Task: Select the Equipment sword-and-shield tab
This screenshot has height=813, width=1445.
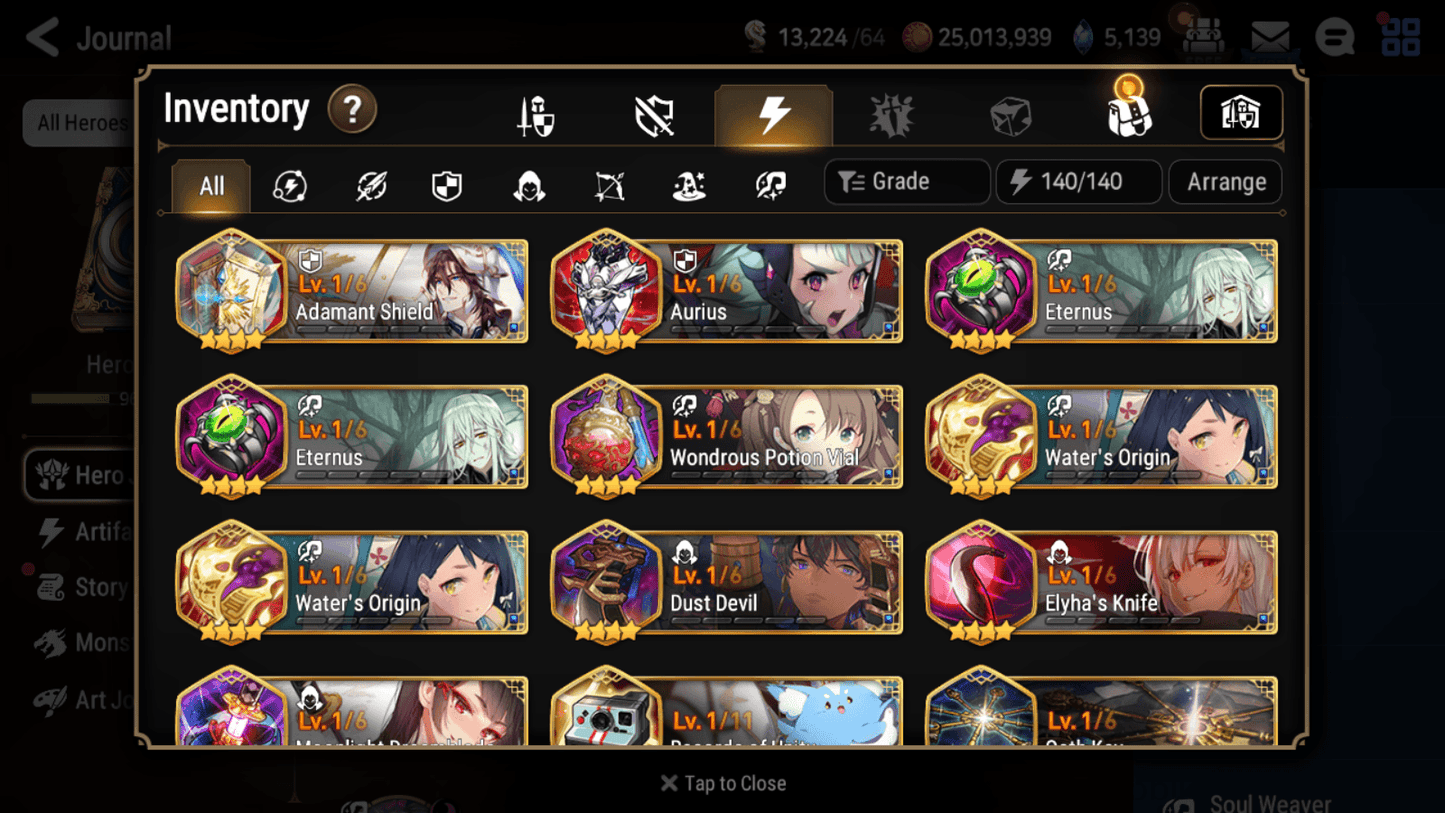Action: pos(535,113)
